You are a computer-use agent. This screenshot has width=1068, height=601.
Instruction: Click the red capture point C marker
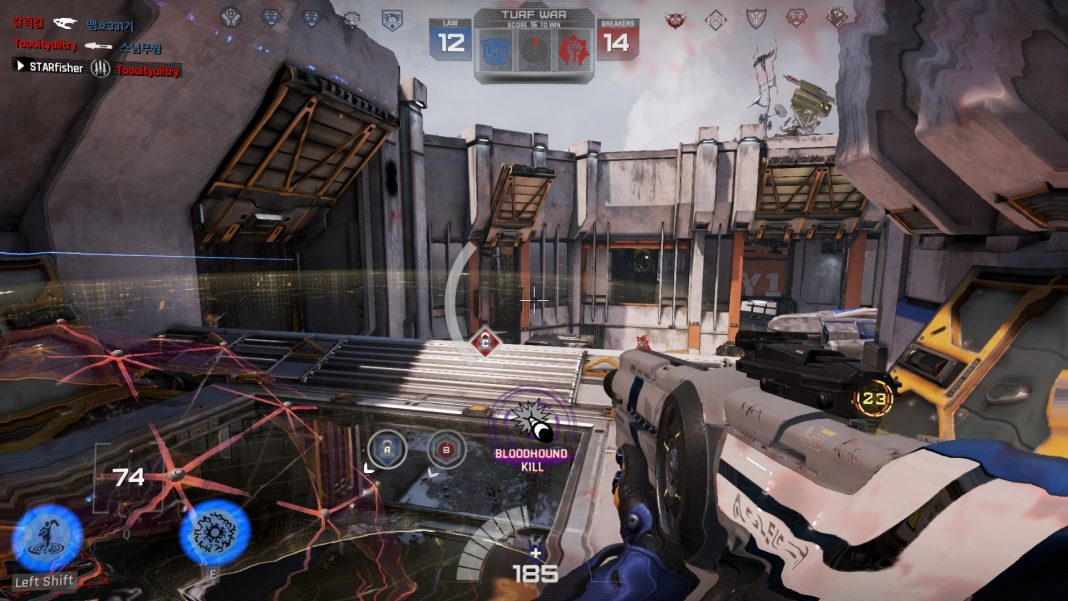[485, 343]
